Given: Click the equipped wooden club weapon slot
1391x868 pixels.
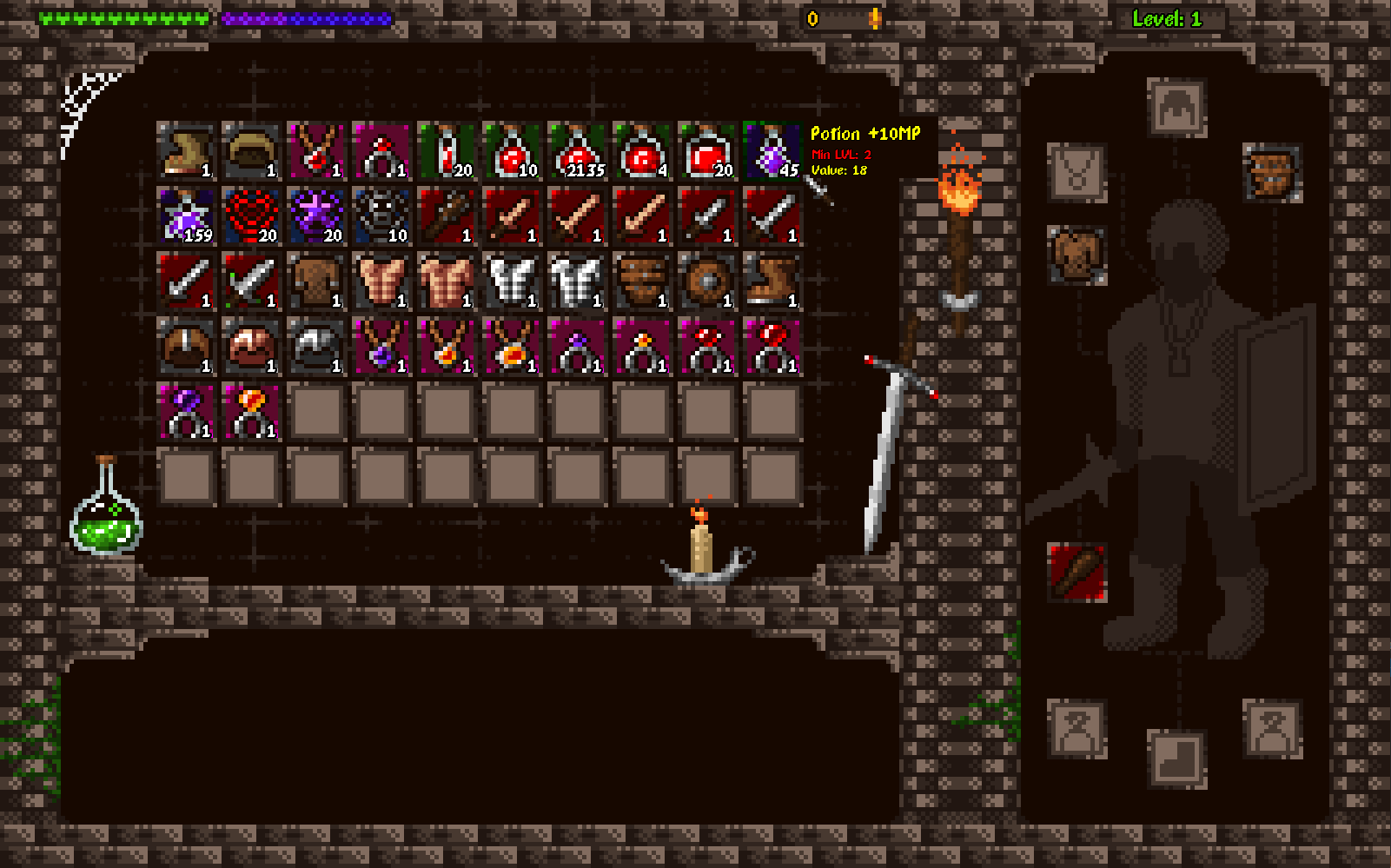Looking at the screenshot, I should coord(1076,573).
